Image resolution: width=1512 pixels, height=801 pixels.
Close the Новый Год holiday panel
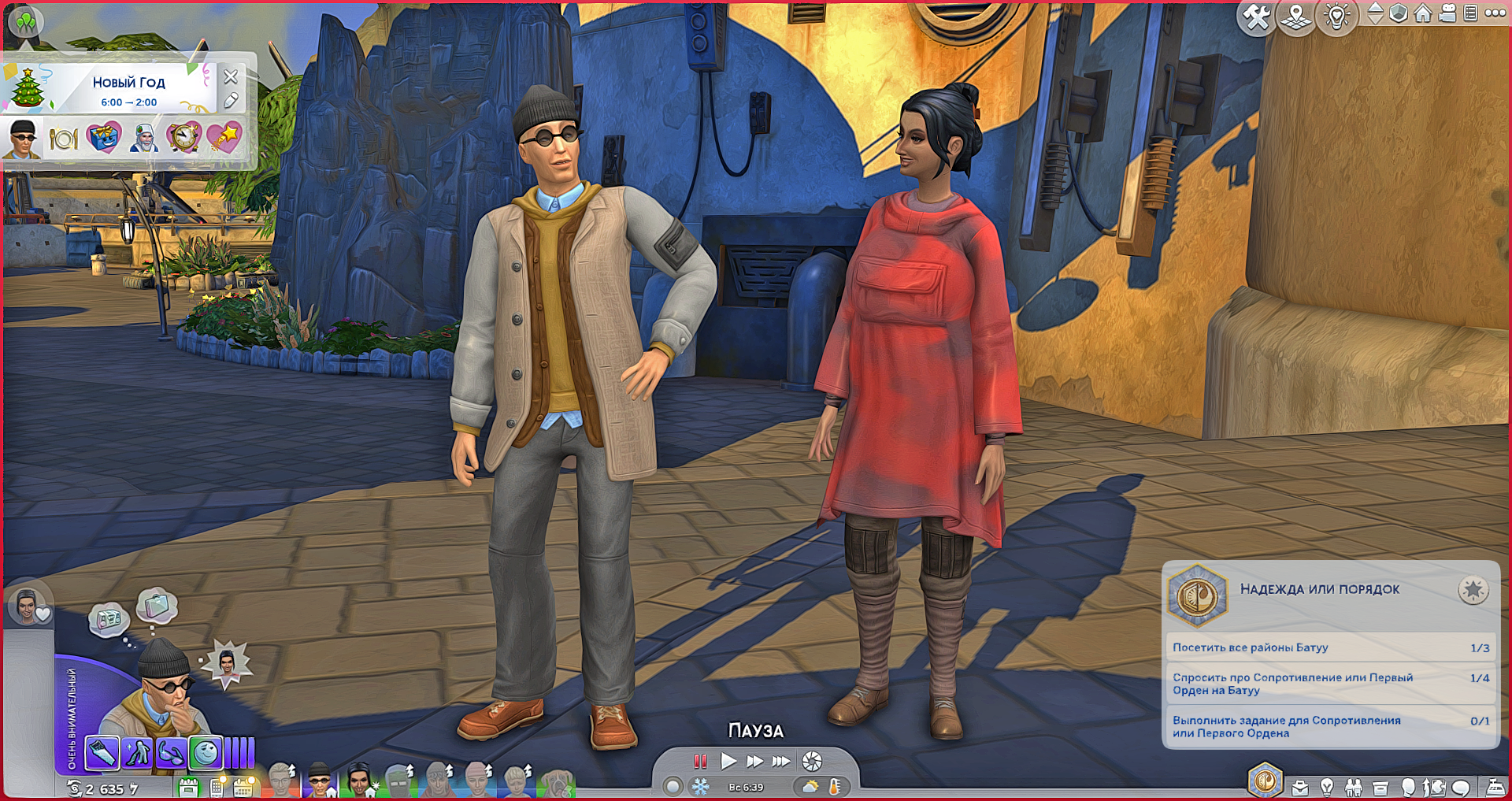point(231,77)
